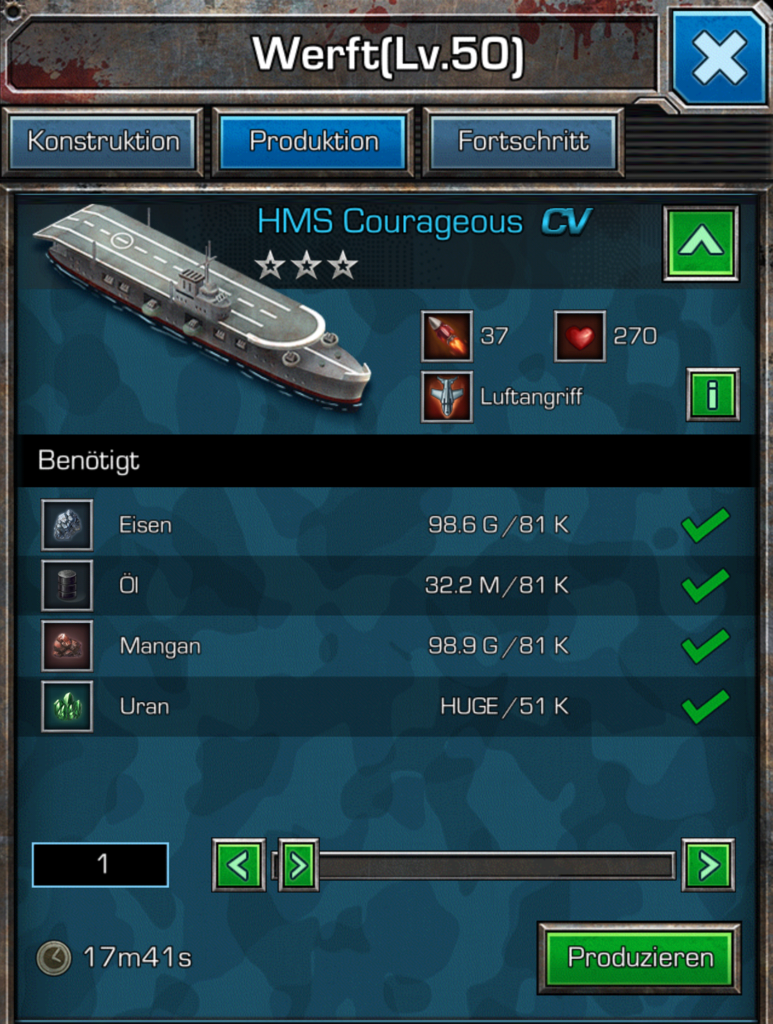Switch to the Konstruktion tab

103,141
